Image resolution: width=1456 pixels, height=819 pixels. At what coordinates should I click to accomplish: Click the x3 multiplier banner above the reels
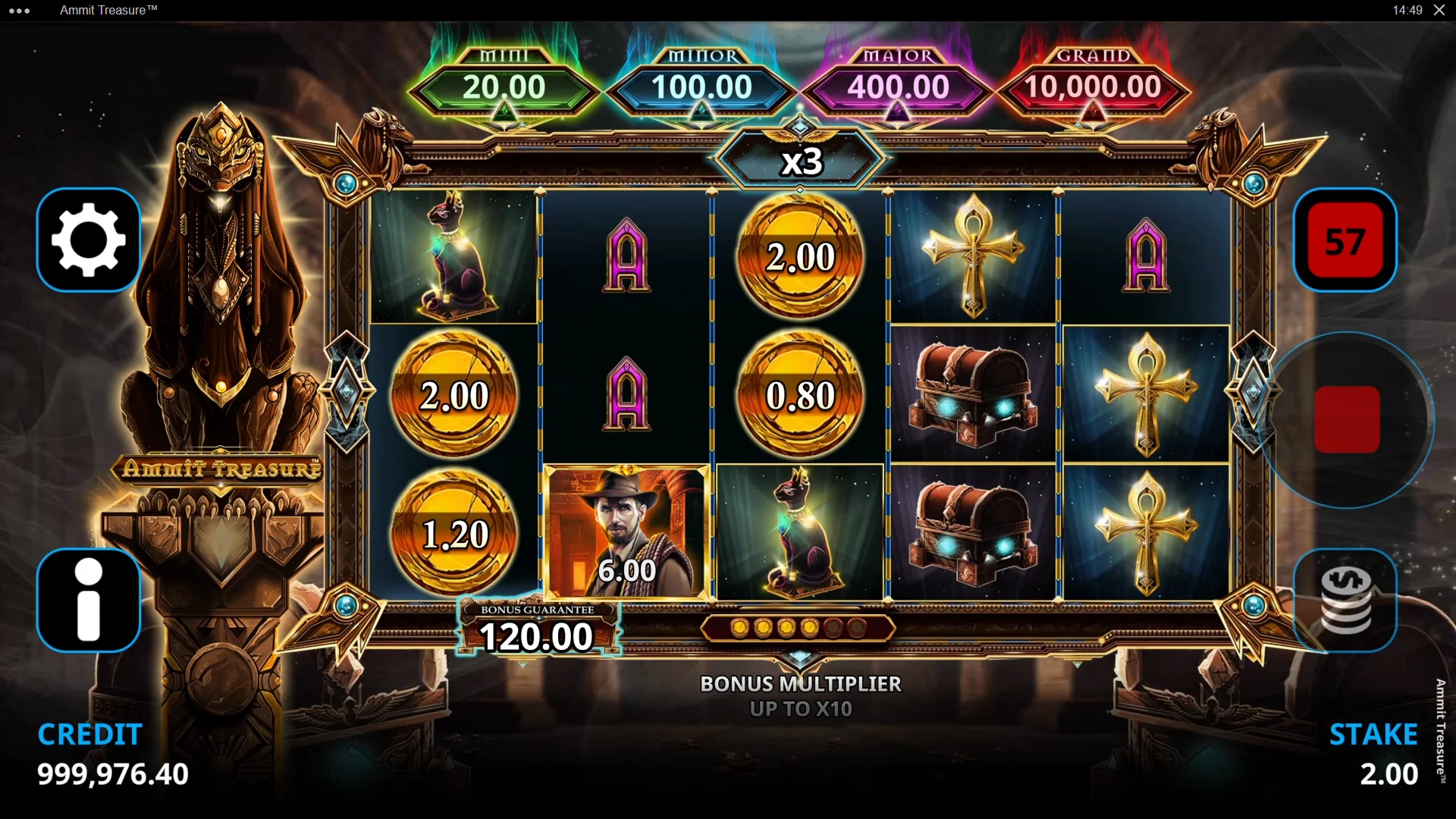click(x=802, y=161)
